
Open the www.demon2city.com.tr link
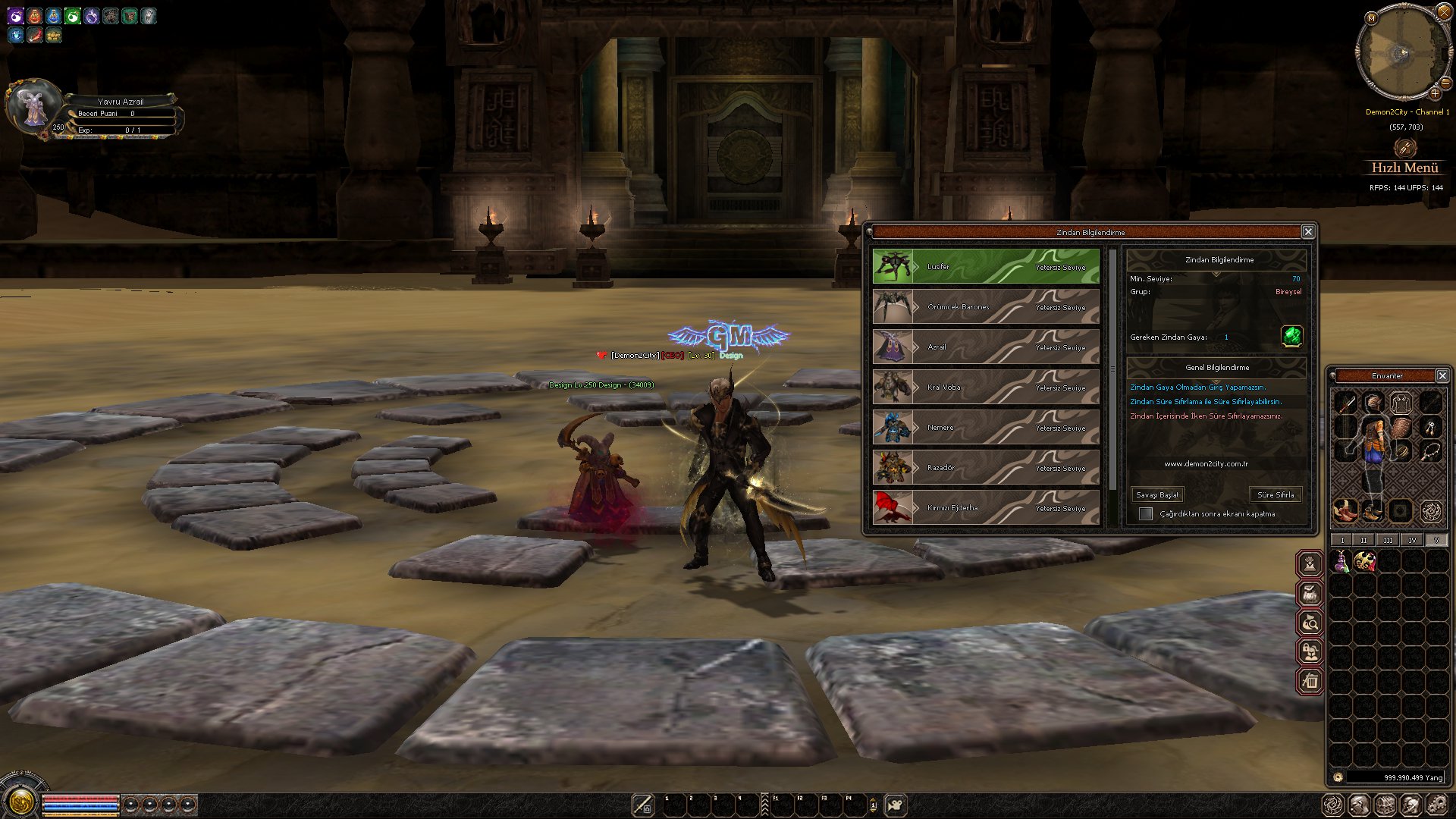pyautogui.click(x=1206, y=464)
